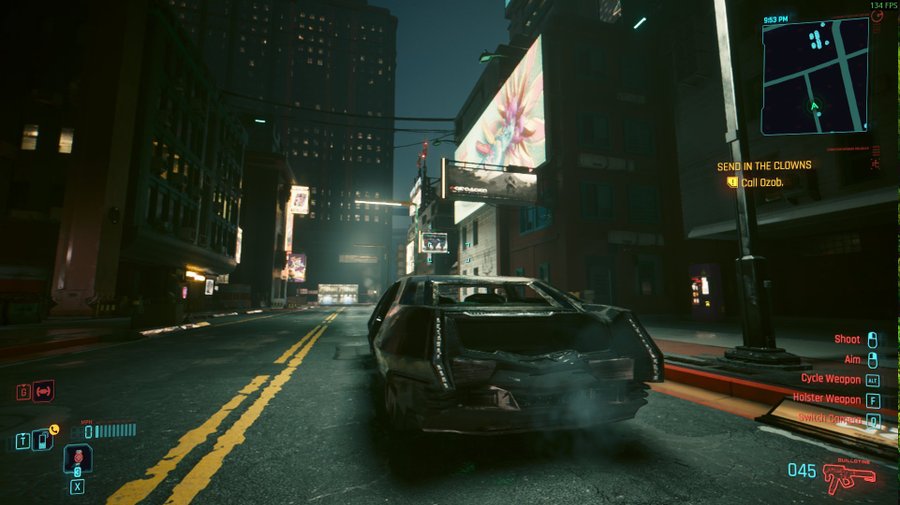Image resolution: width=900 pixels, height=505 pixels.
Task: Click the cluster of blue minimap markers
Action: coord(817,40)
